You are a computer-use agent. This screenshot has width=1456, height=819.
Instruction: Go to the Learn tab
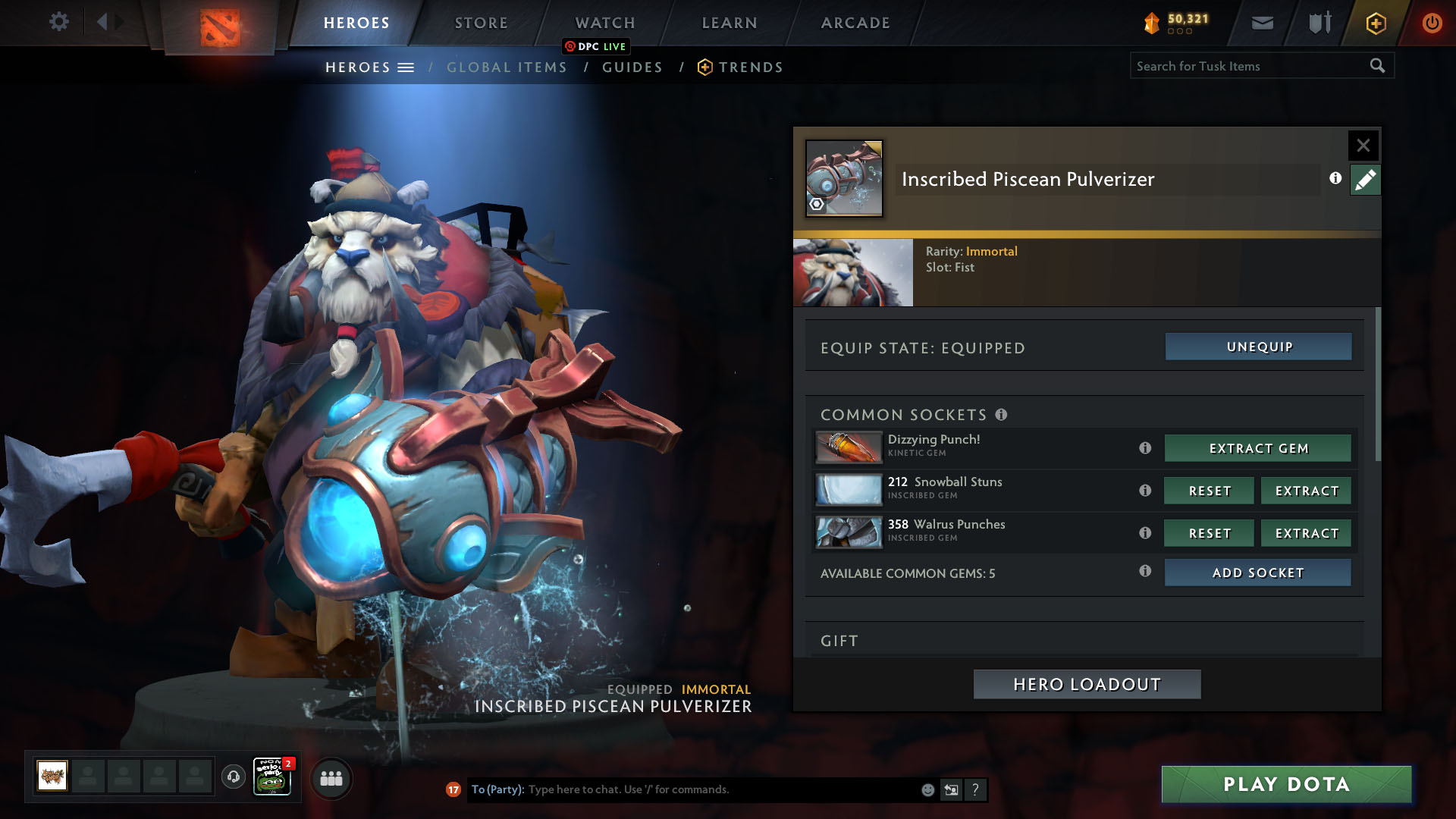coord(729,23)
